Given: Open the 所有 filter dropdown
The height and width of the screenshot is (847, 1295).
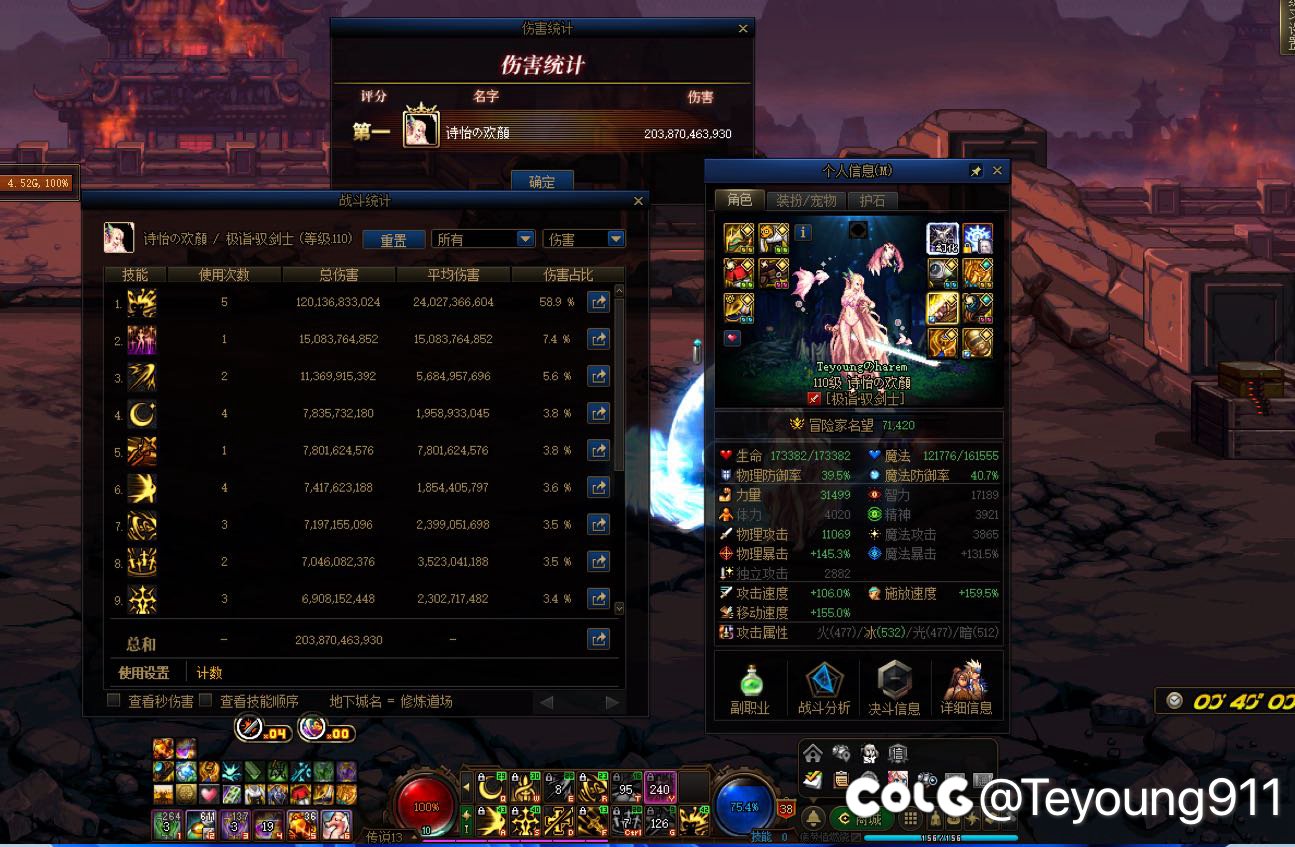Looking at the screenshot, I should tap(484, 240).
